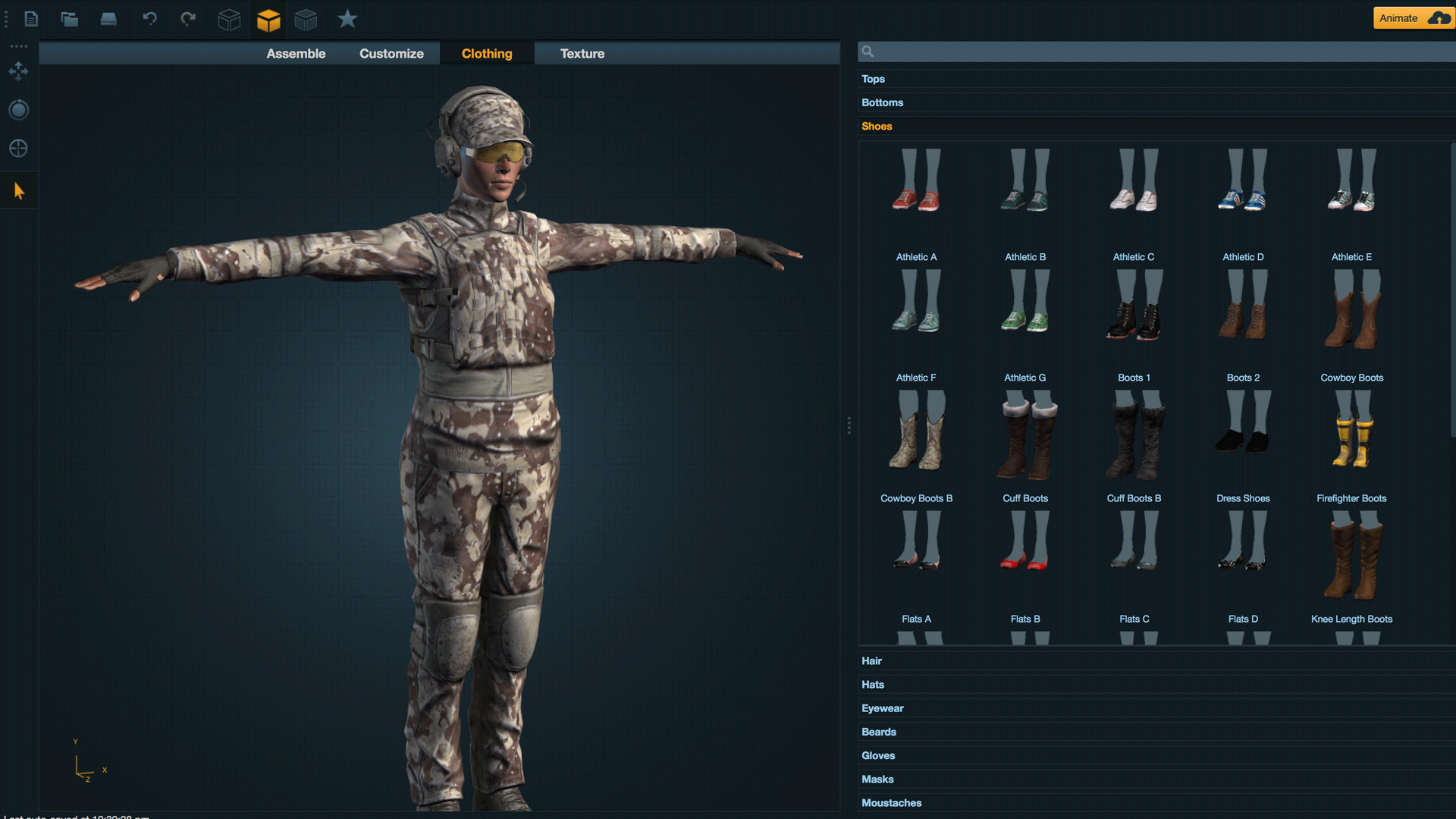Collapse the Shoes category
The height and width of the screenshot is (819, 1456).
[x=877, y=126]
